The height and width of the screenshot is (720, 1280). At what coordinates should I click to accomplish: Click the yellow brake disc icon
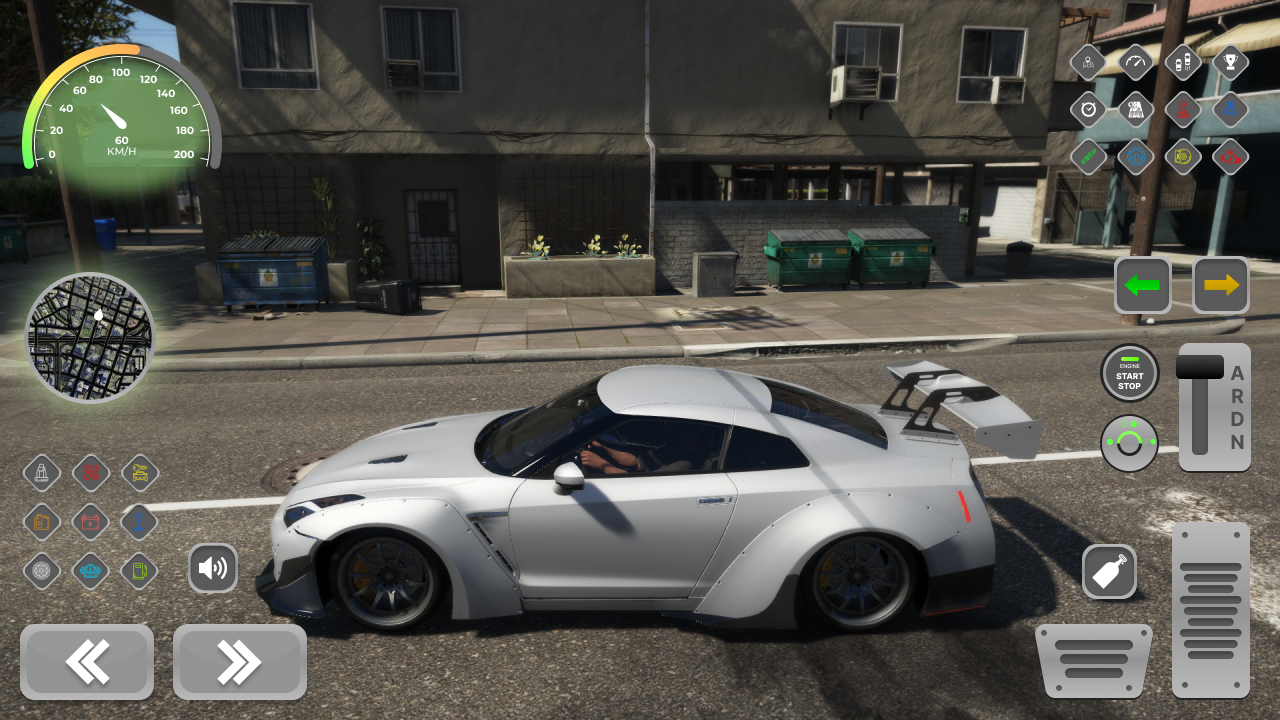point(1183,157)
